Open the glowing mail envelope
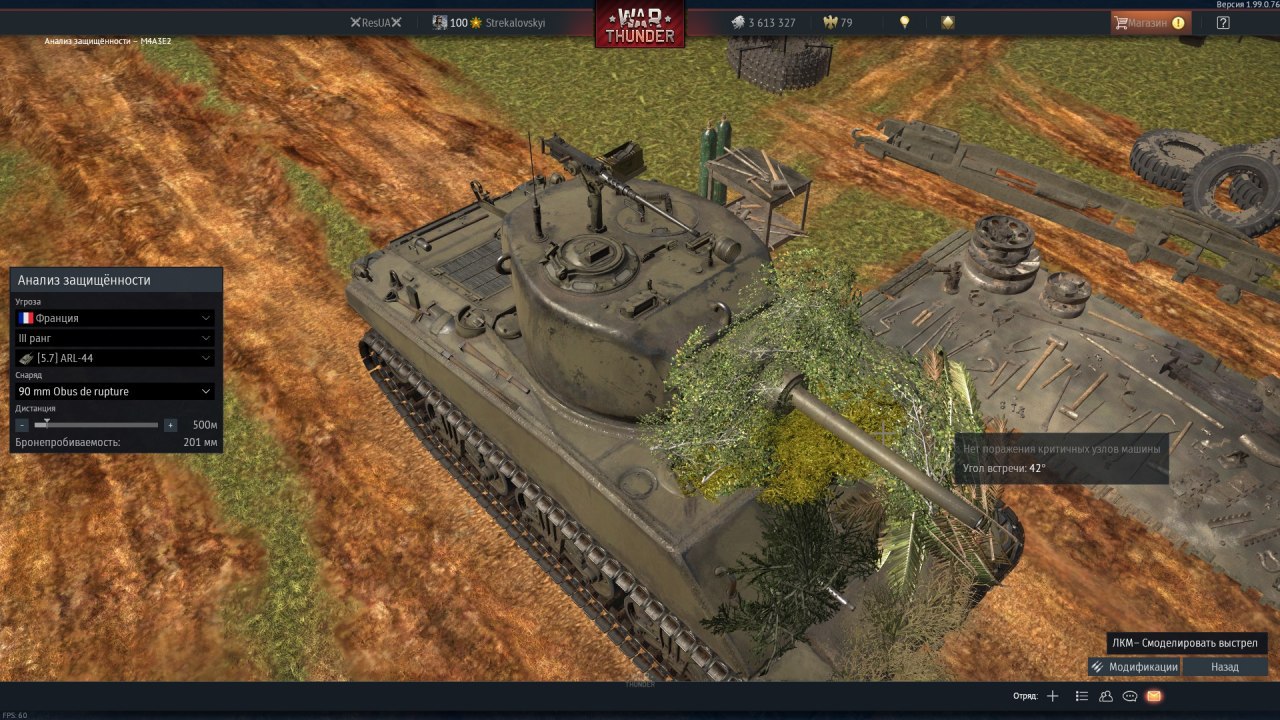 click(x=1154, y=696)
